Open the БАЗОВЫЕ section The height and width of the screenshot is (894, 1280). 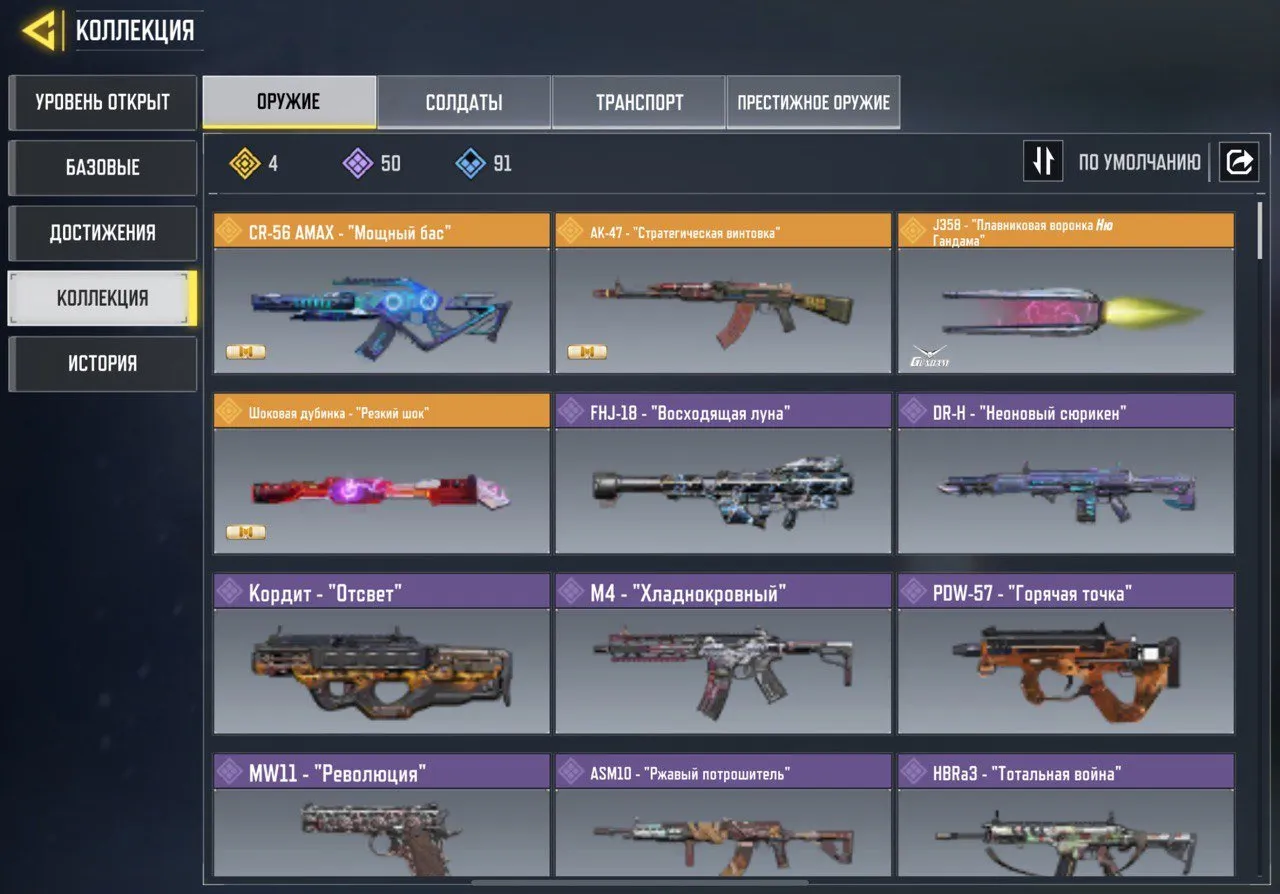(102, 168)
